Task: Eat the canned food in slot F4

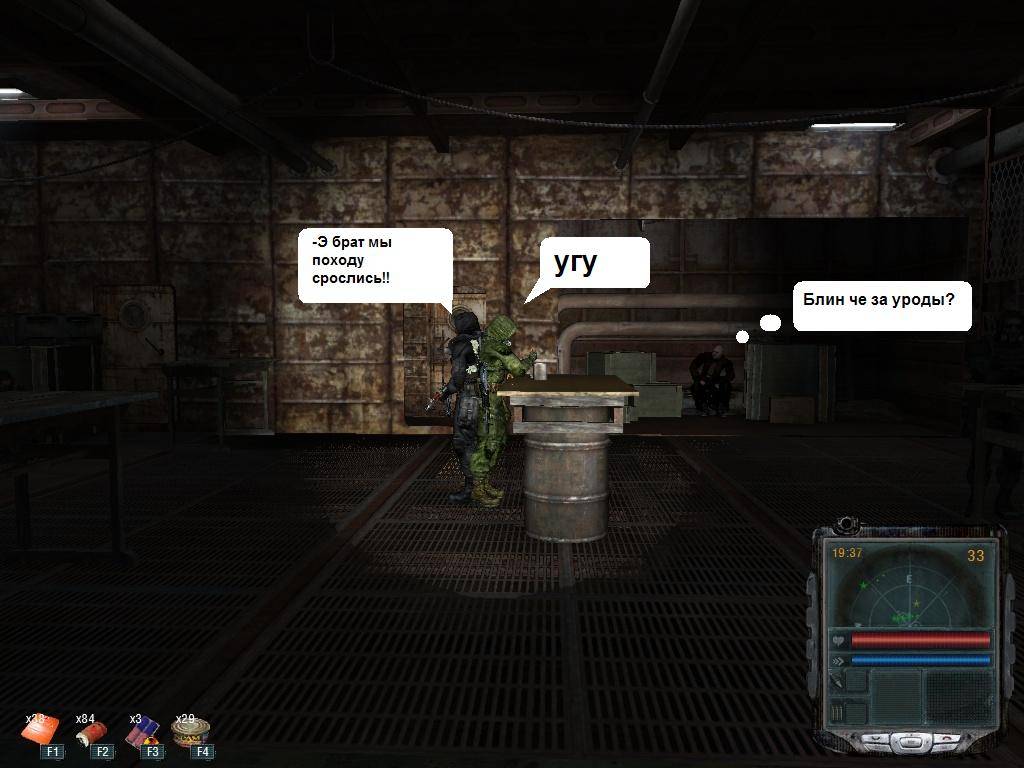Action: (x=188, y=733)
